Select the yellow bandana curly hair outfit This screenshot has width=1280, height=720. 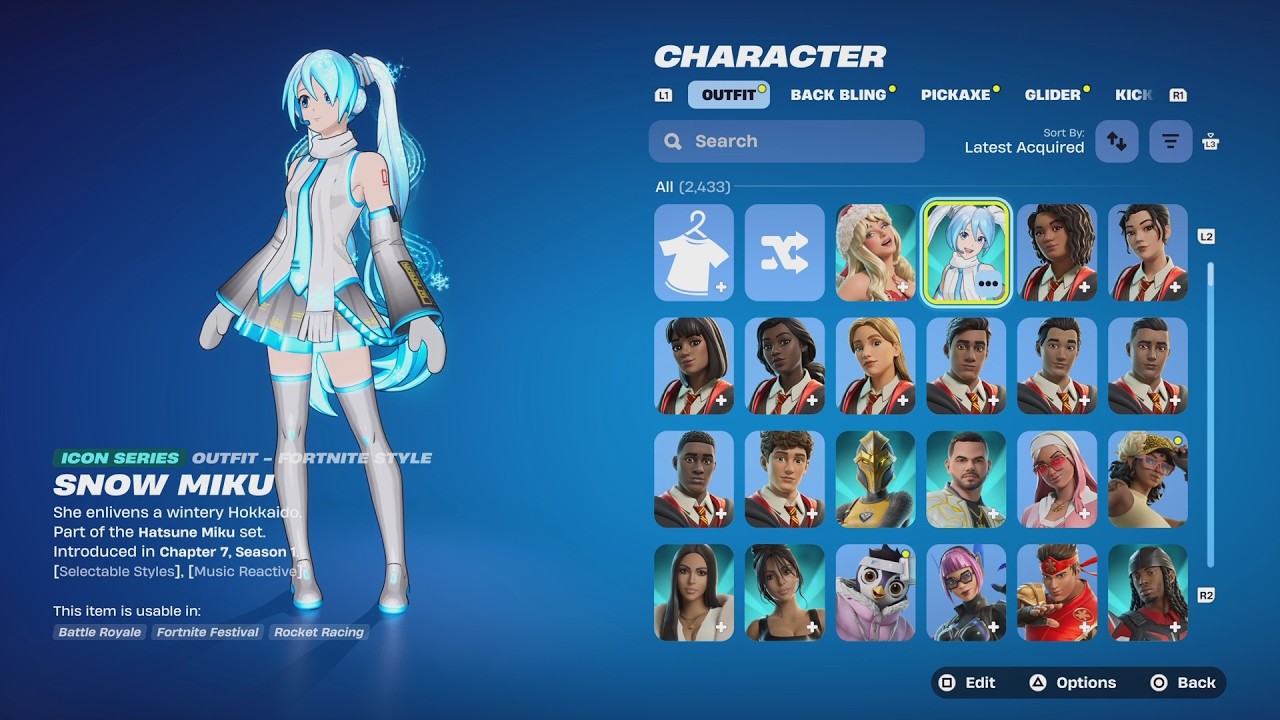[x=1147, y=479]
